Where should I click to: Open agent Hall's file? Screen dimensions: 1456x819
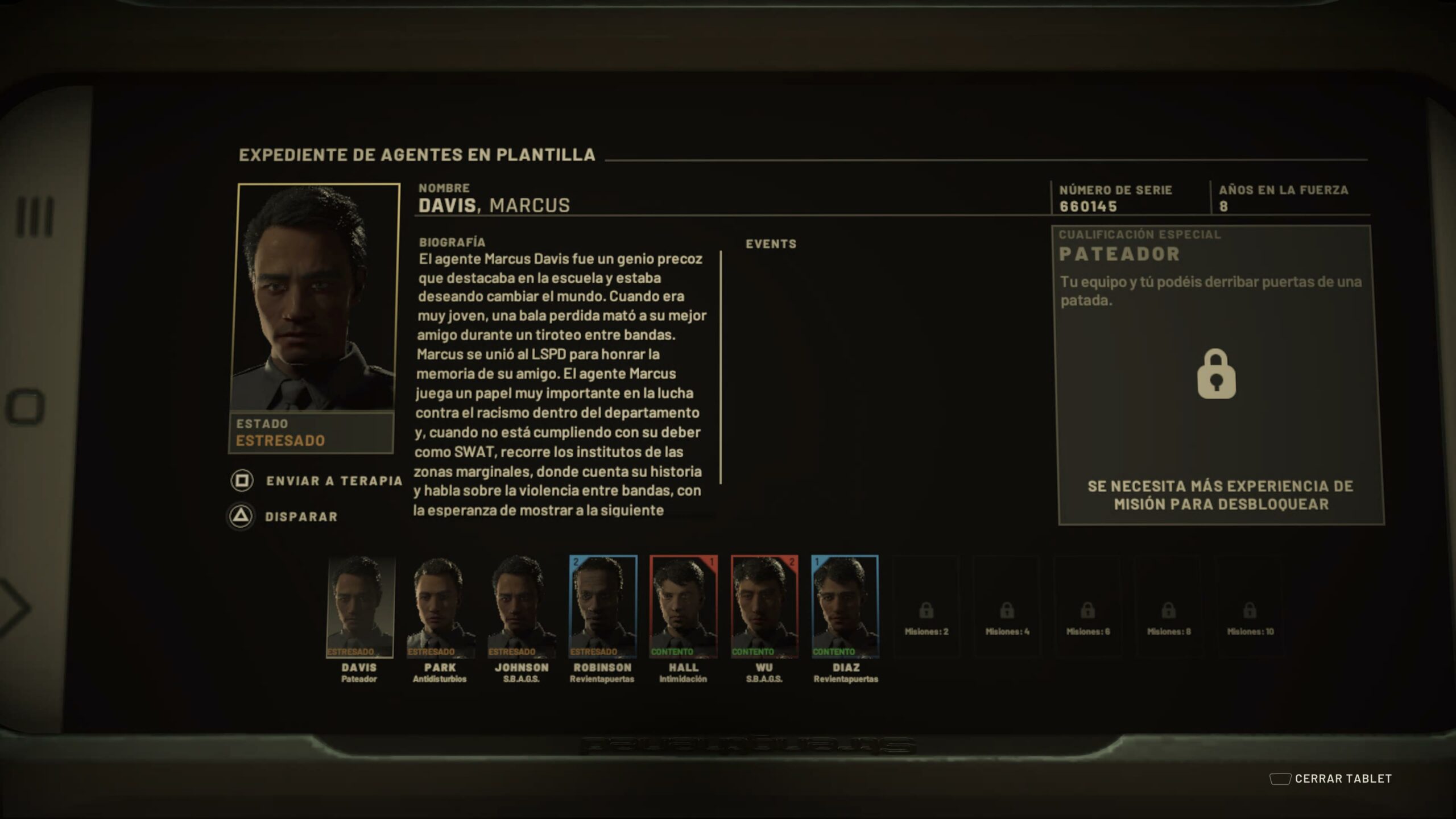click(683, 606)
